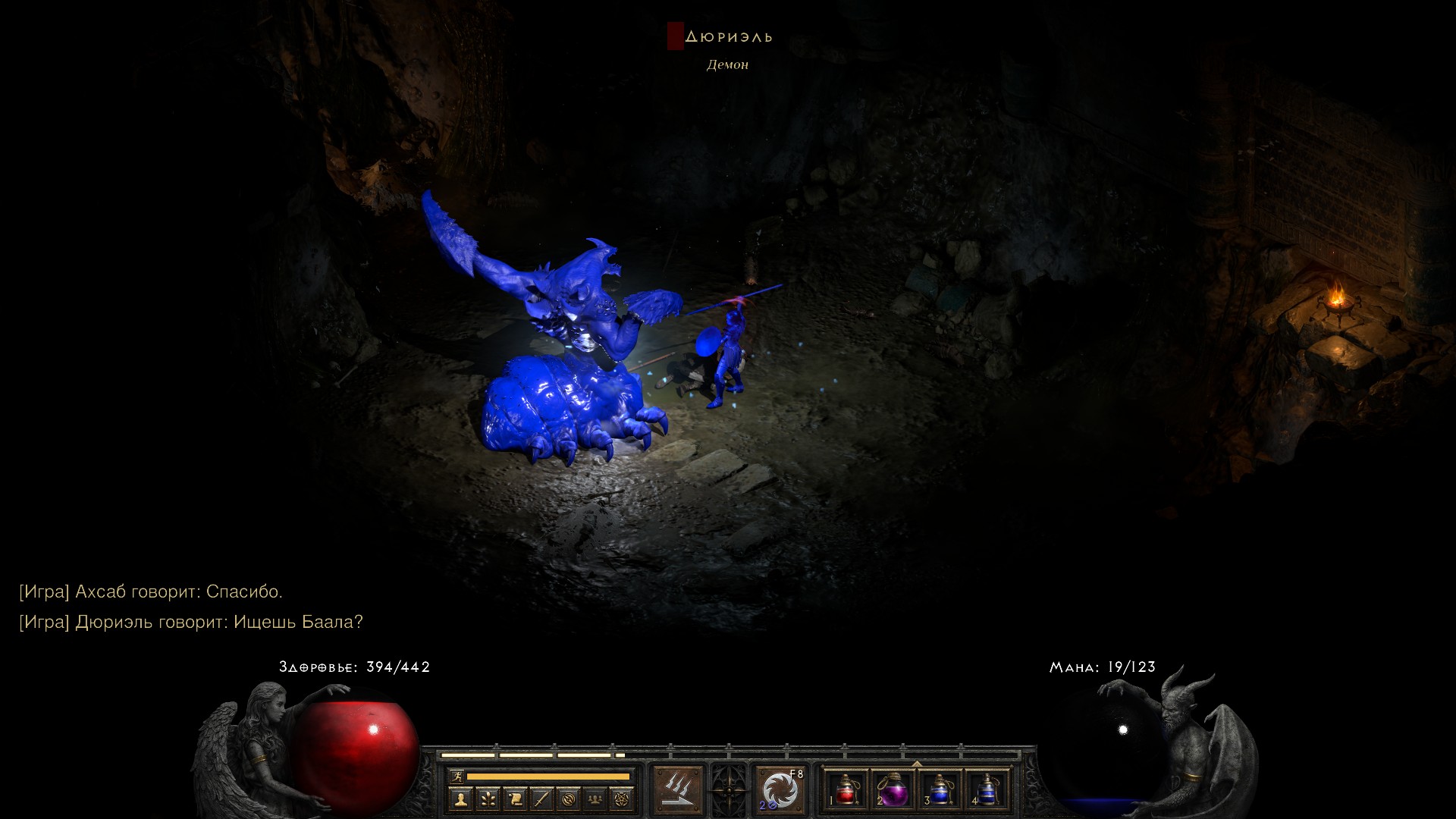Viewport: 1456px width, 819px height.
Task: Expand the belt with the arrow tab
Action: [x=916, y=764]
